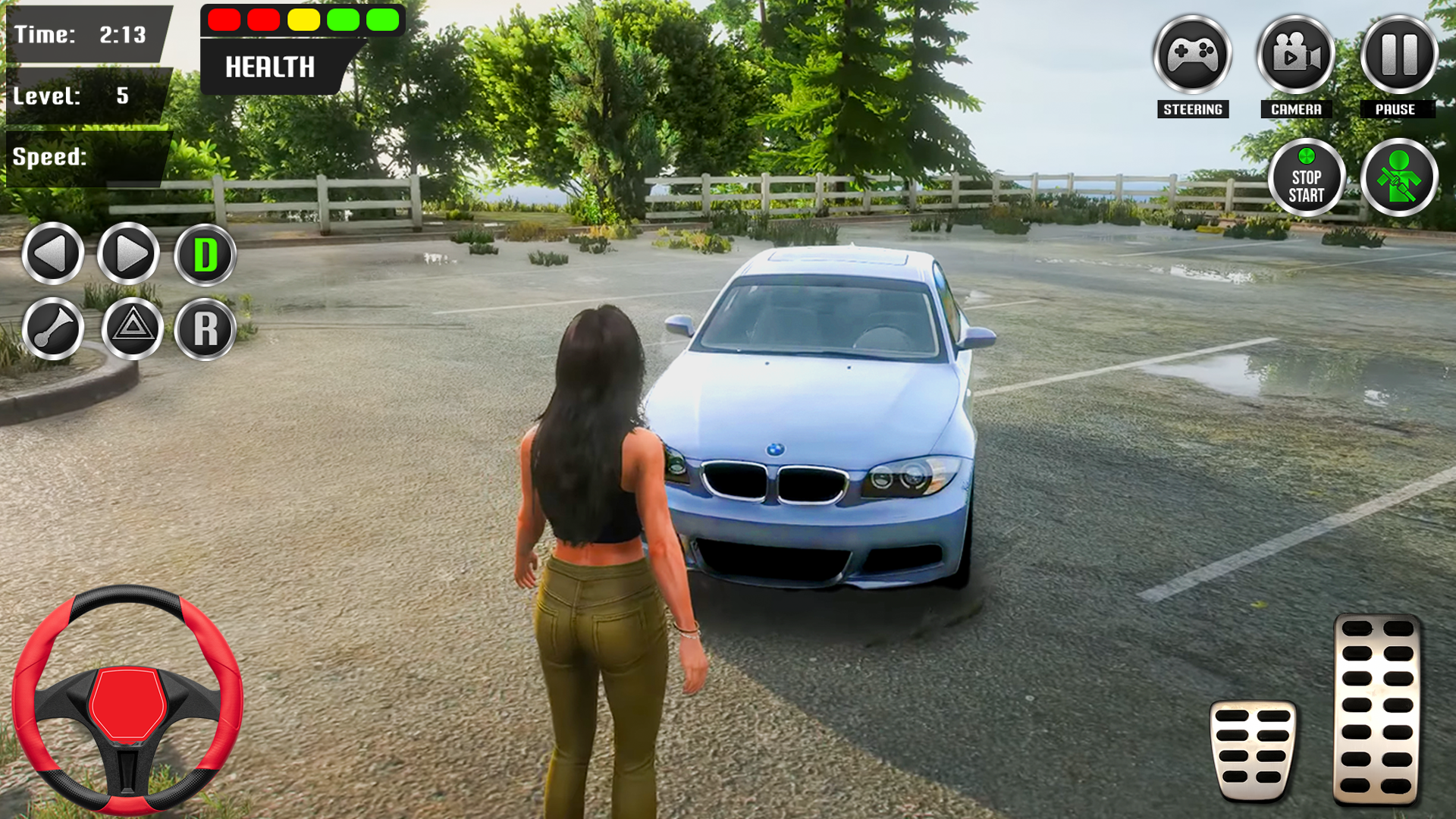
Task: Toggle the engine with STOP START
Action: pyautogui.click(x=1306, y=176)
